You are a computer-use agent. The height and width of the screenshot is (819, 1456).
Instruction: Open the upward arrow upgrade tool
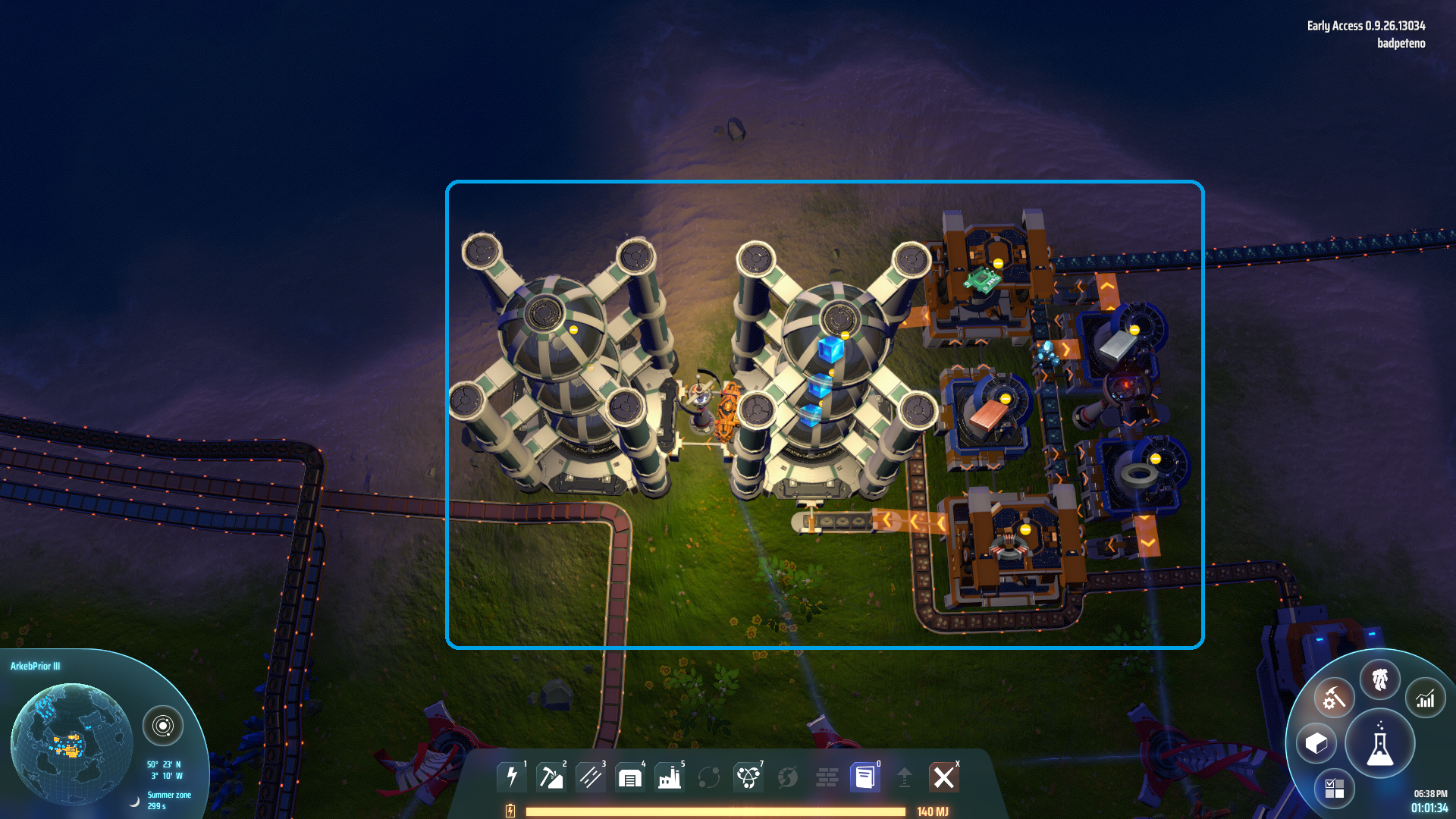point(905,777)
